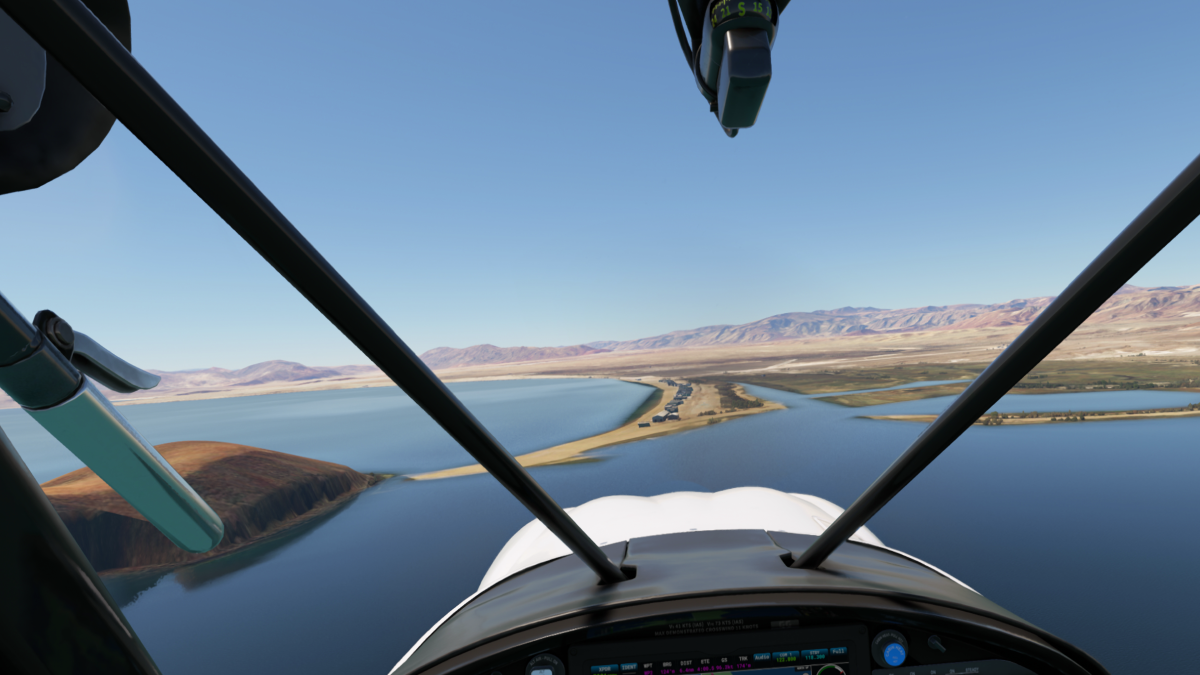Open the Audio panel on the avionics display
The height and width of the screenshot is (675, 1200).
[x=761, y=657]
